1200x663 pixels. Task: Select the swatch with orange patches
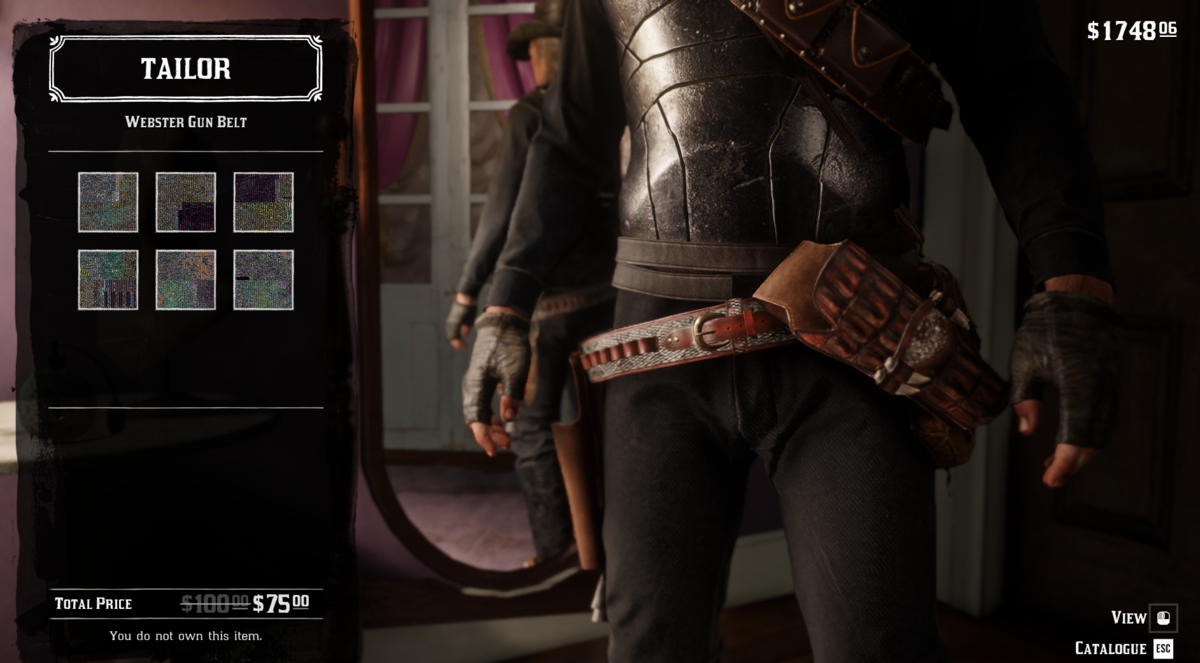pyautogui.click(x=186, y=279)
